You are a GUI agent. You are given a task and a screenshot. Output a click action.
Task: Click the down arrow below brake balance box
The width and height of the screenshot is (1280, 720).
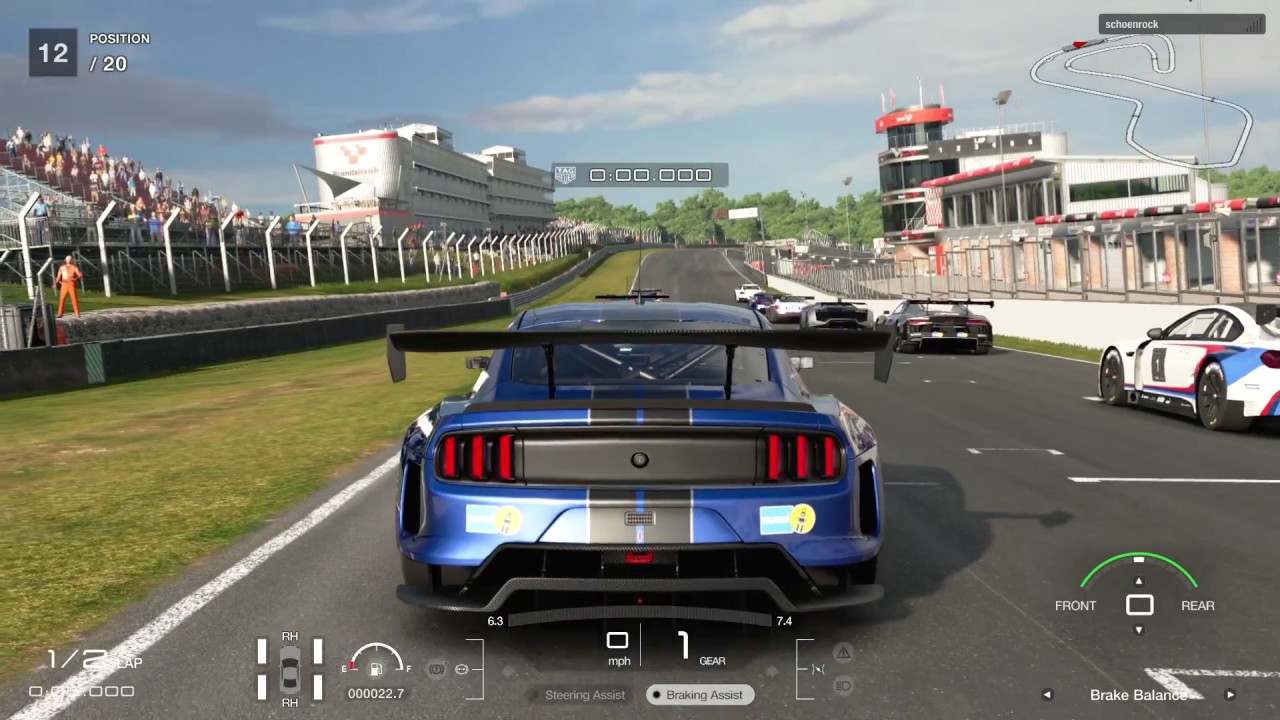pyautogui.click(x=1138, y=630)
